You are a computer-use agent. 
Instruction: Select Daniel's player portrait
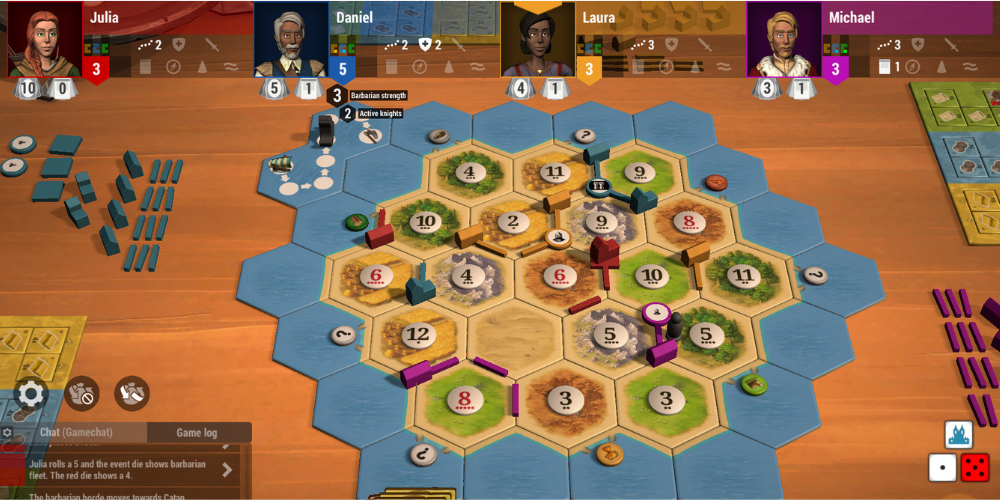pyautogui.click(x=291, y=40)
